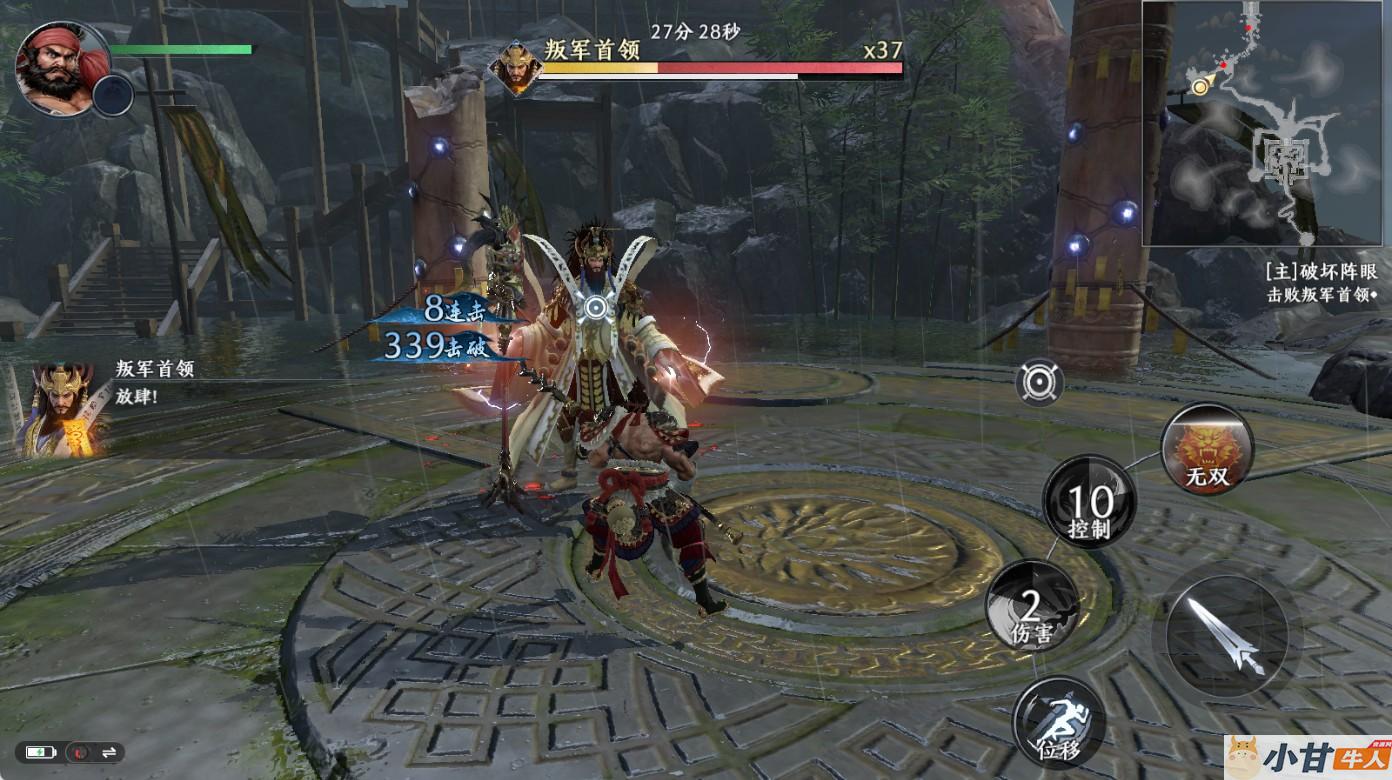Open the 小甘牛人 watermark logo

pyautogui.click(x=1307, y=757)
